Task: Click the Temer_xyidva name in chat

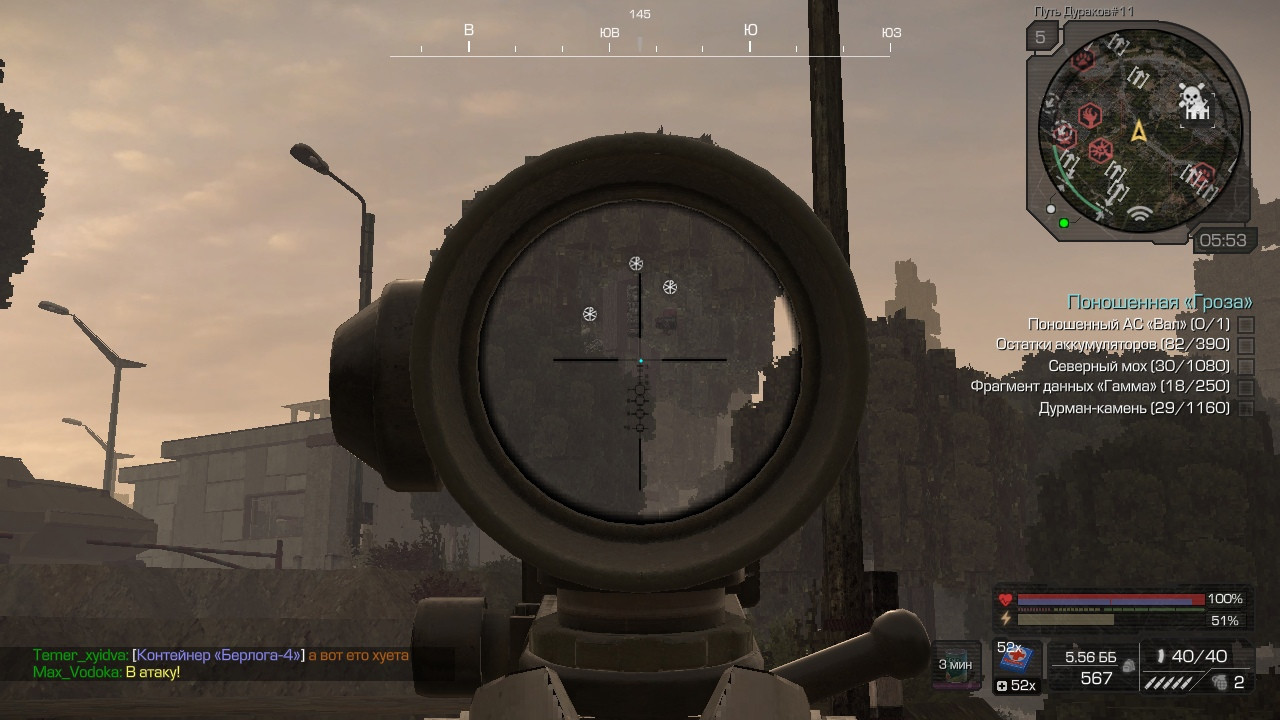Action: pos(79,655)
